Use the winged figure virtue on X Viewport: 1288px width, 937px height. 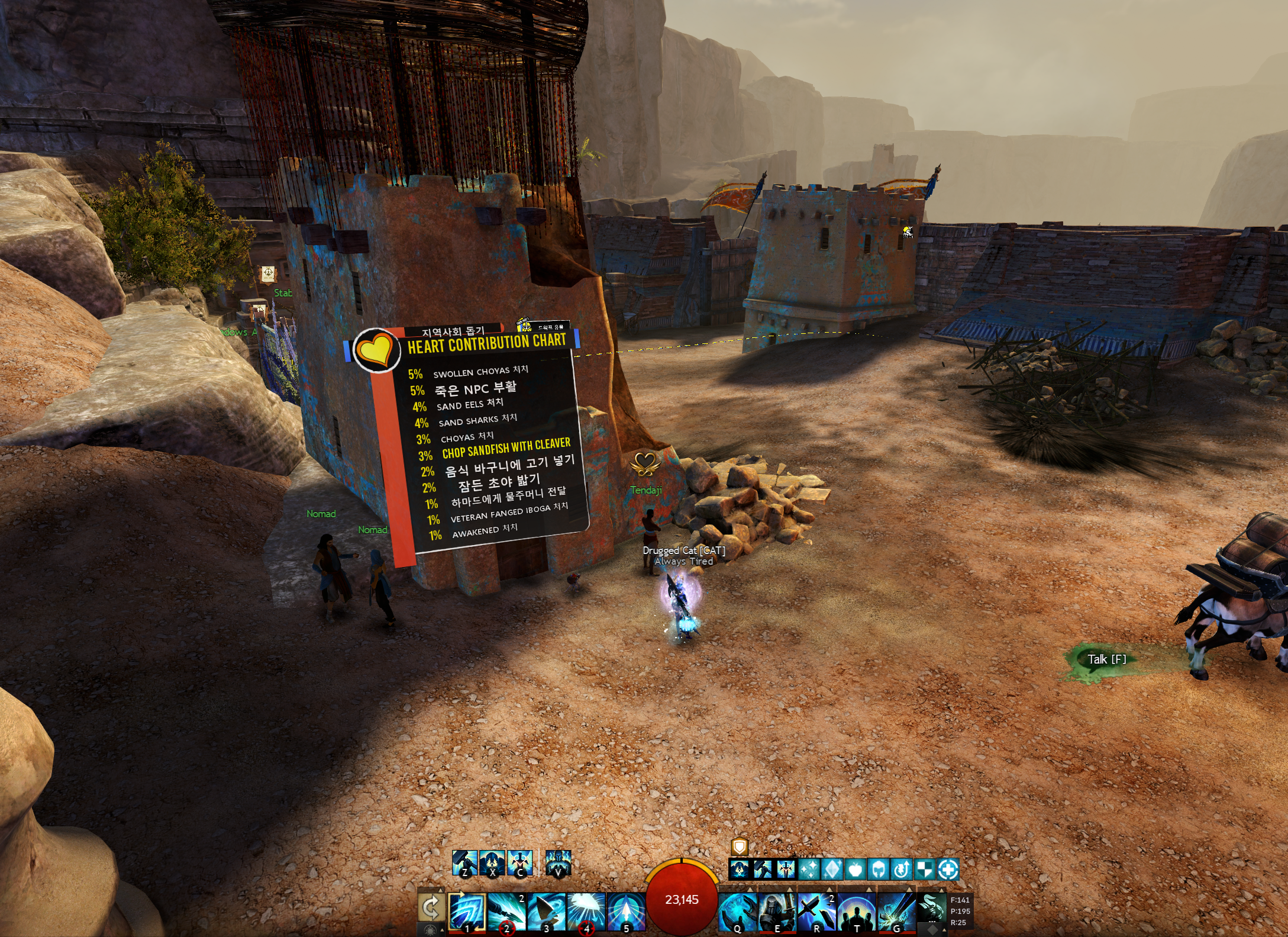pos(492,863)
